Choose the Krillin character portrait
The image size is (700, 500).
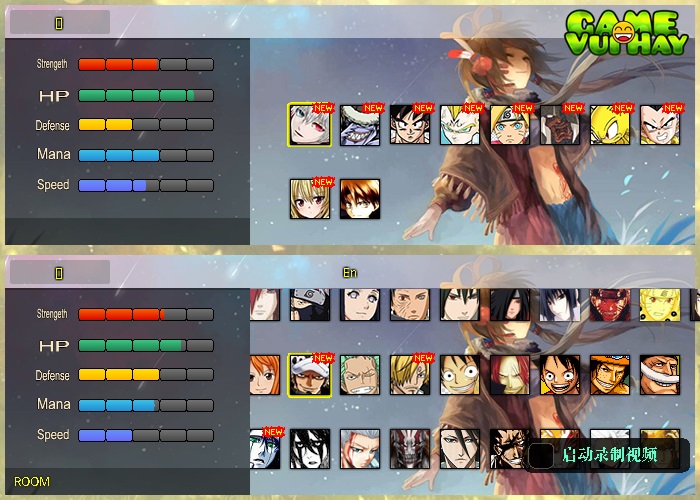(x=660, y=125)
